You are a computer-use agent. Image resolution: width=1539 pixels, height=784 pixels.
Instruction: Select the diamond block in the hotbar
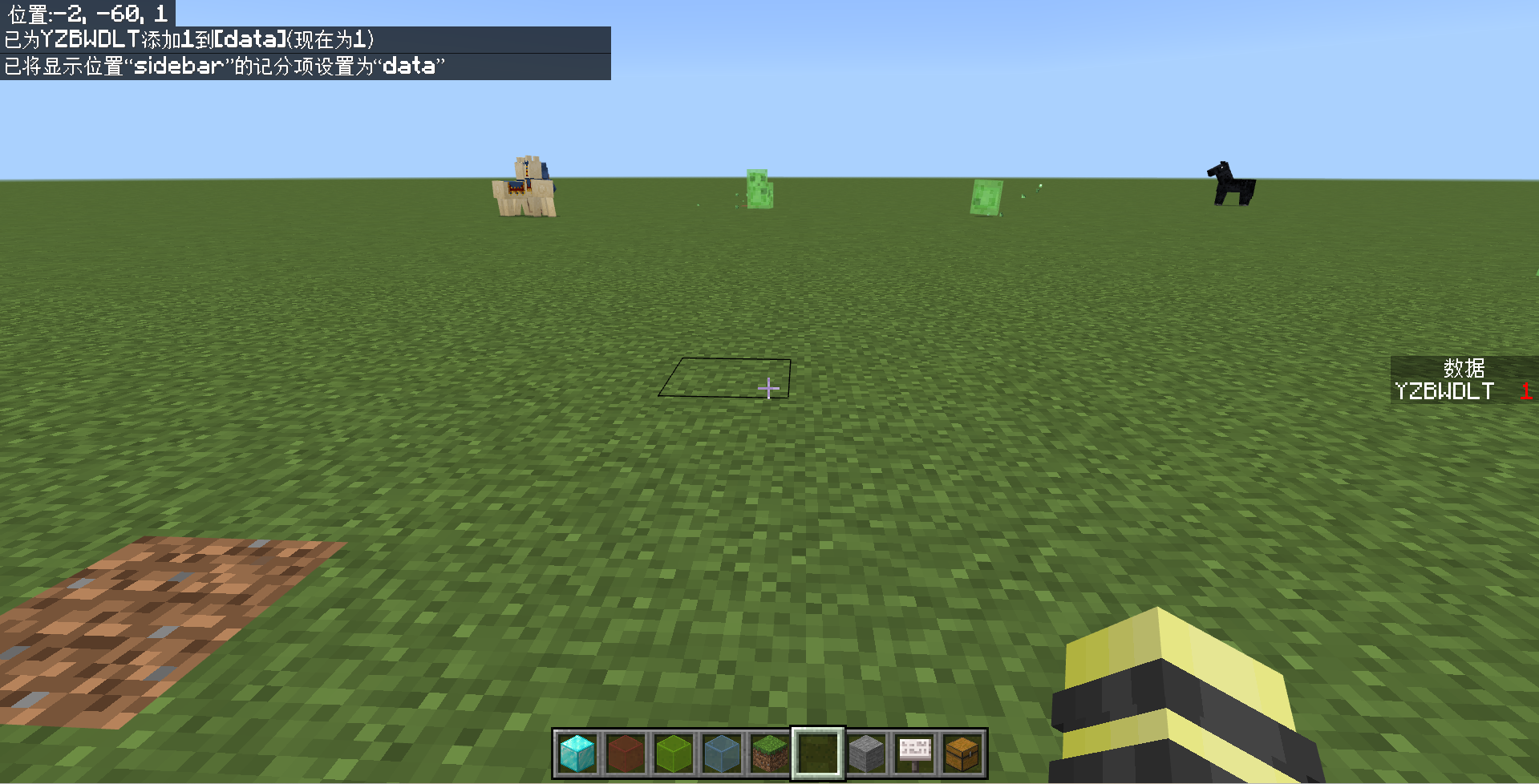[578, 753]
